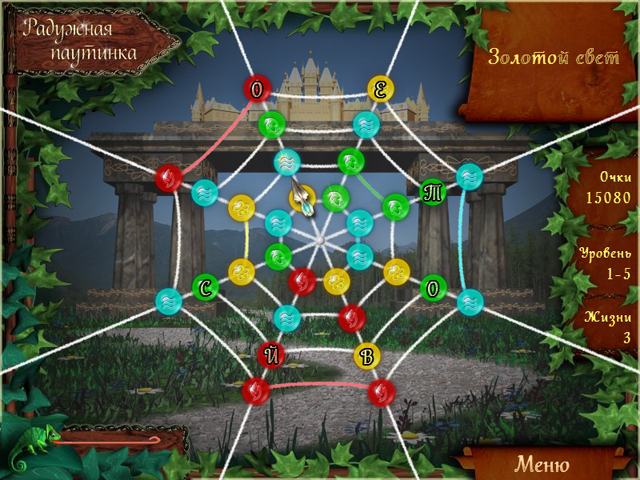Click the yellow ball with letter Е
This screenshot has width=640, height=480.
pyautogui.click(x=380, y=89)
